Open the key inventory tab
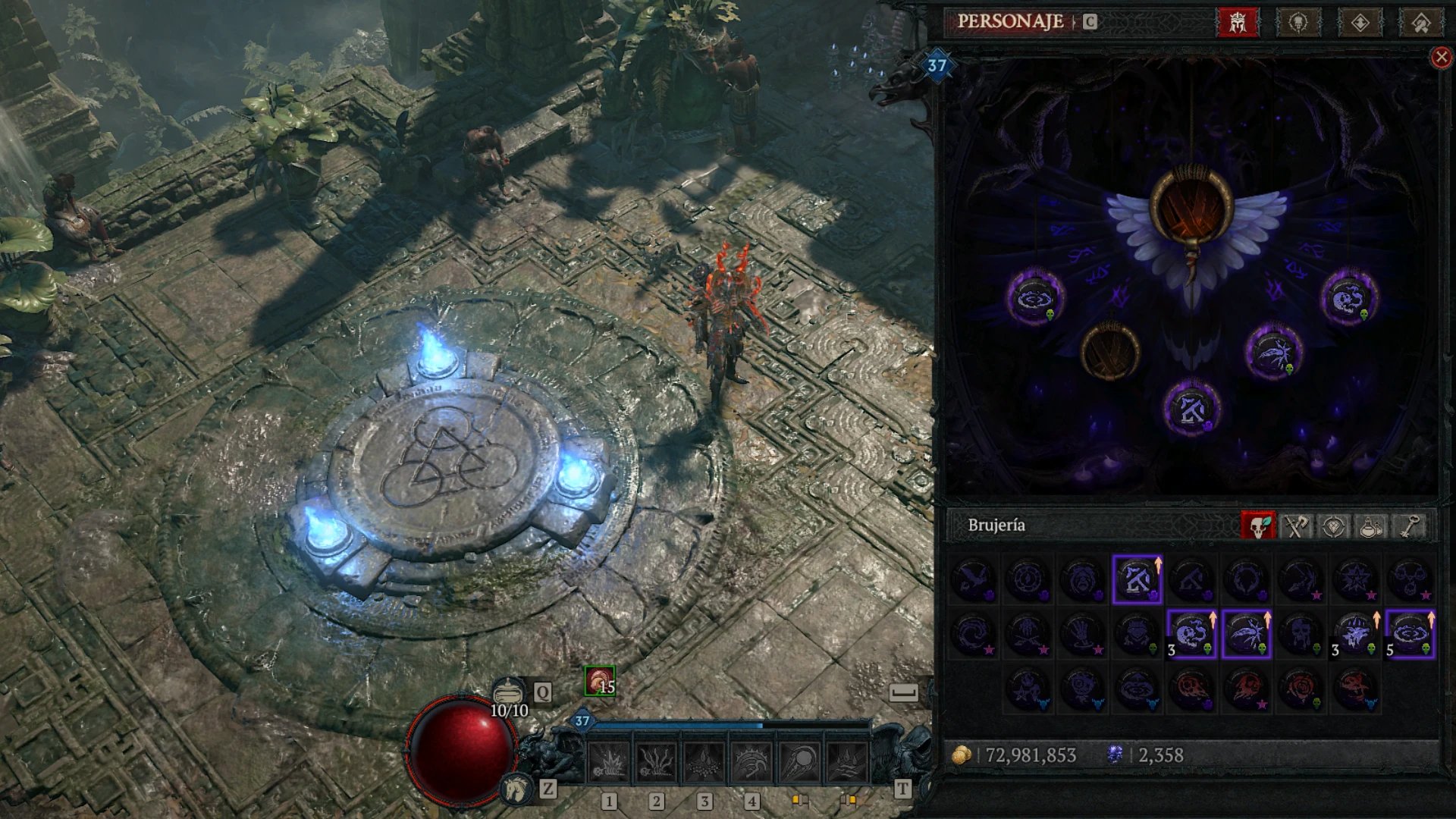 click(x=1410, y=526)
